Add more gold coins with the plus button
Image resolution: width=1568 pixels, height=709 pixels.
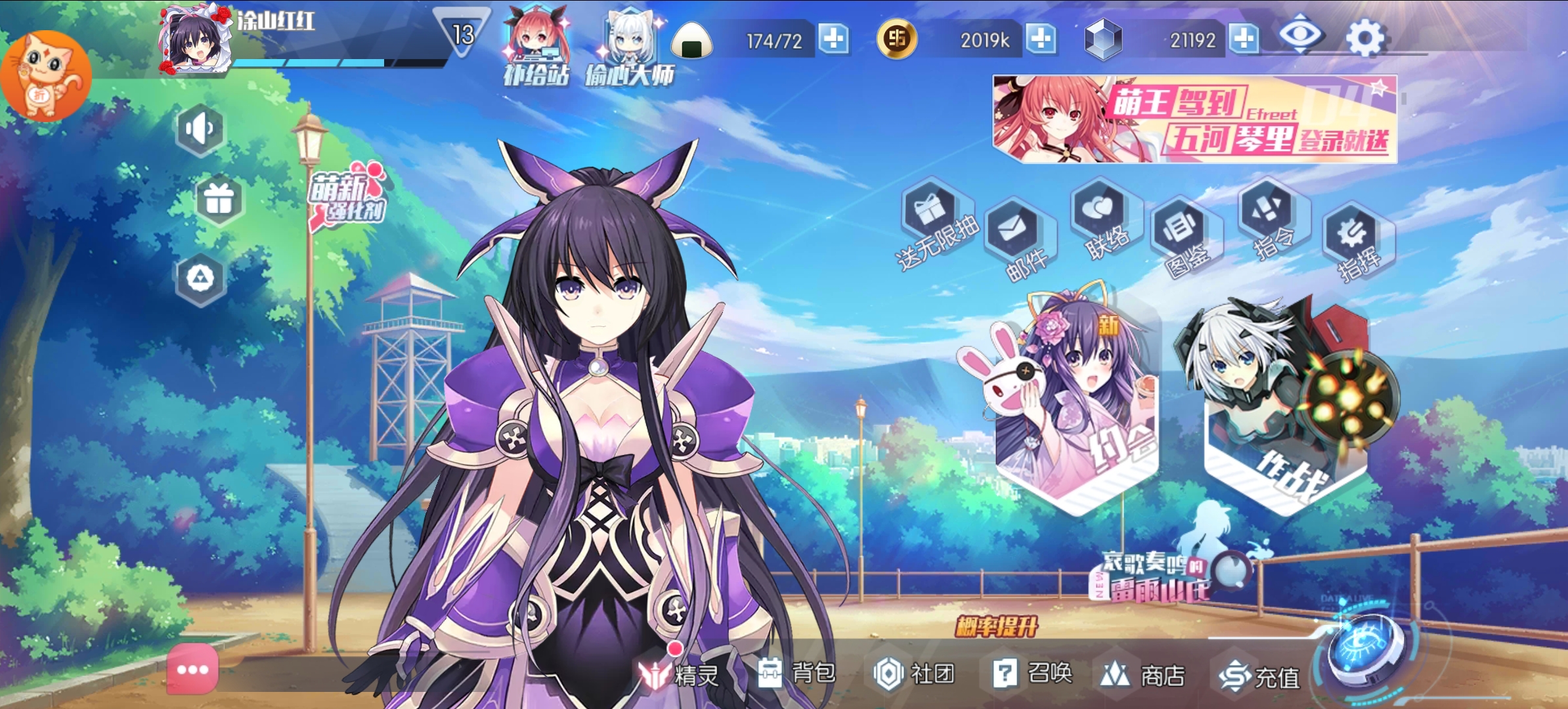[x=1041, y=39]
